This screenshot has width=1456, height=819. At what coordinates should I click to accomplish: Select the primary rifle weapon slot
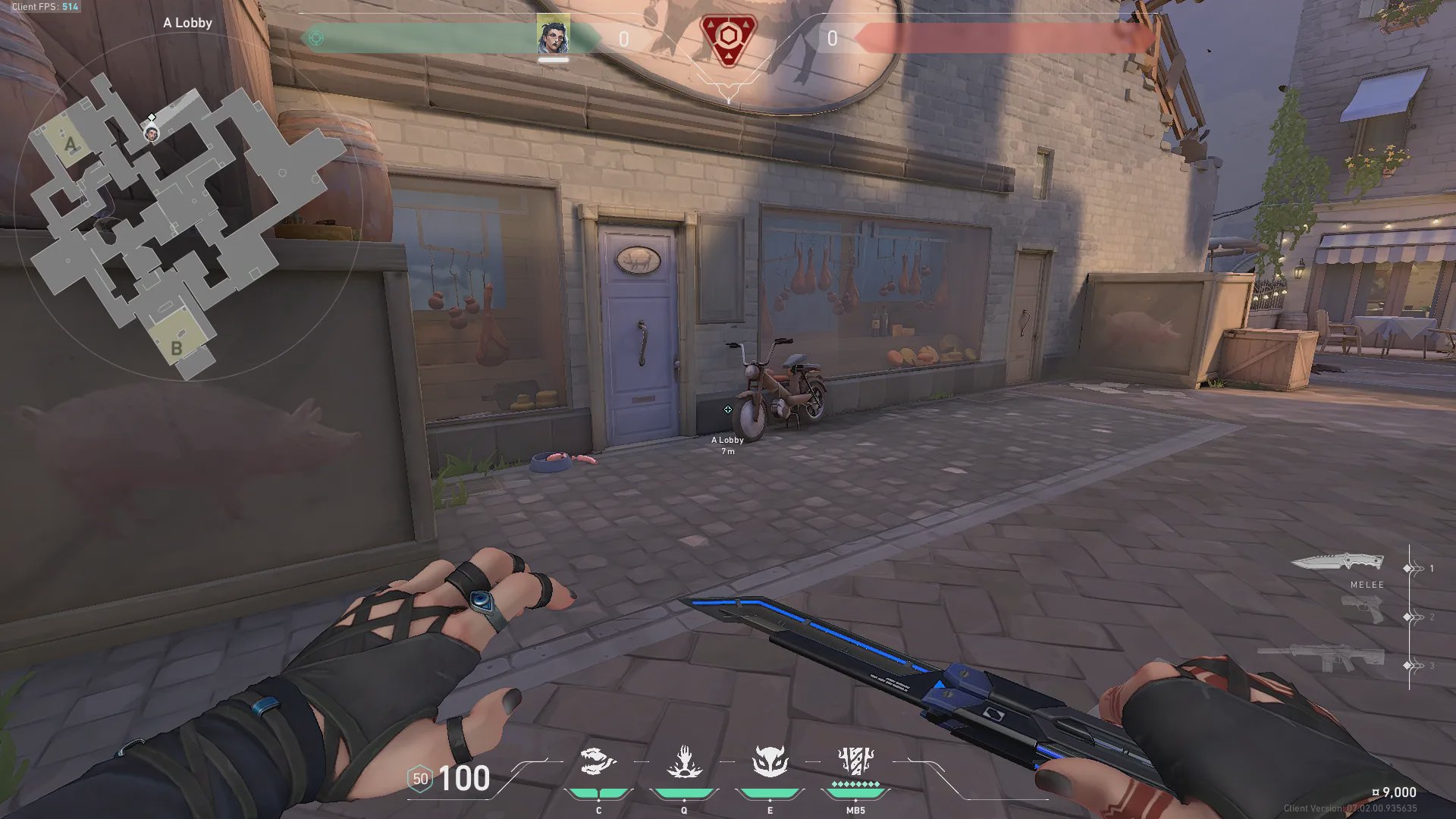tap(1321, 657)
